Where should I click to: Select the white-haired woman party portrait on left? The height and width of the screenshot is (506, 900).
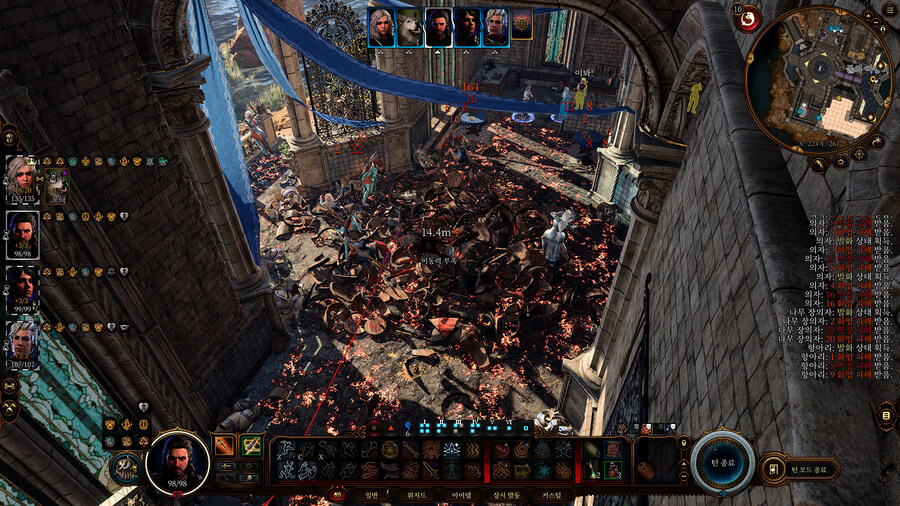click(x=23, y=180)
